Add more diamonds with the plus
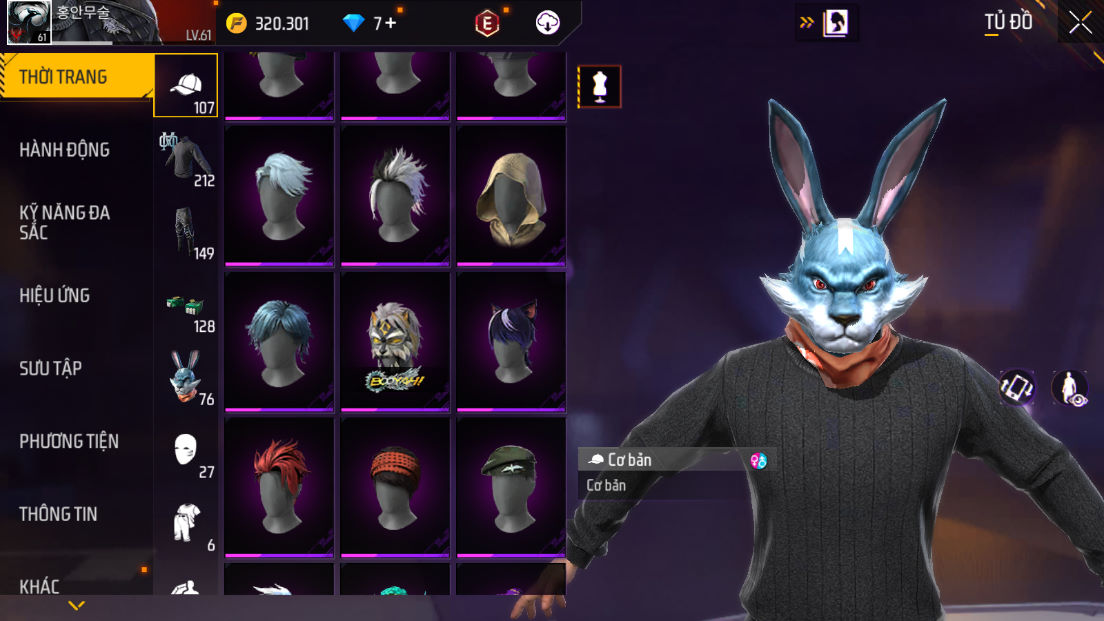The image size is (1104, 621). point(390,23)
